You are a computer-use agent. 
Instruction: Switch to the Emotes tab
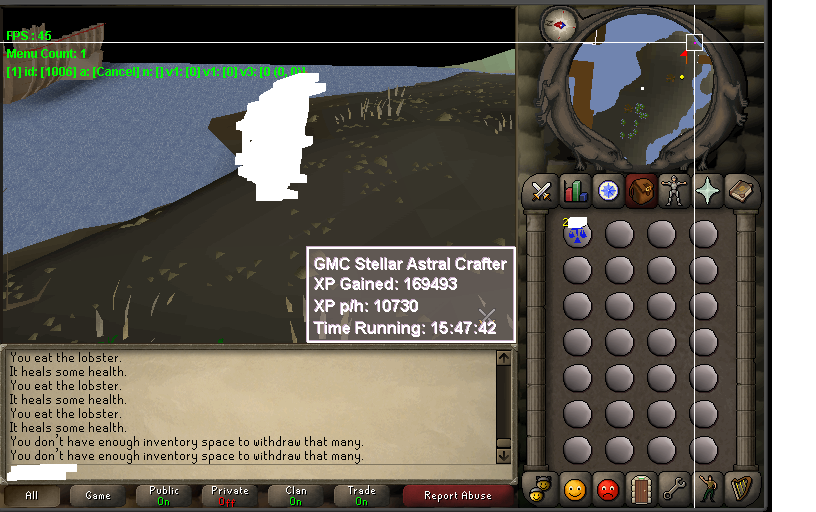[x=708, y=489]
